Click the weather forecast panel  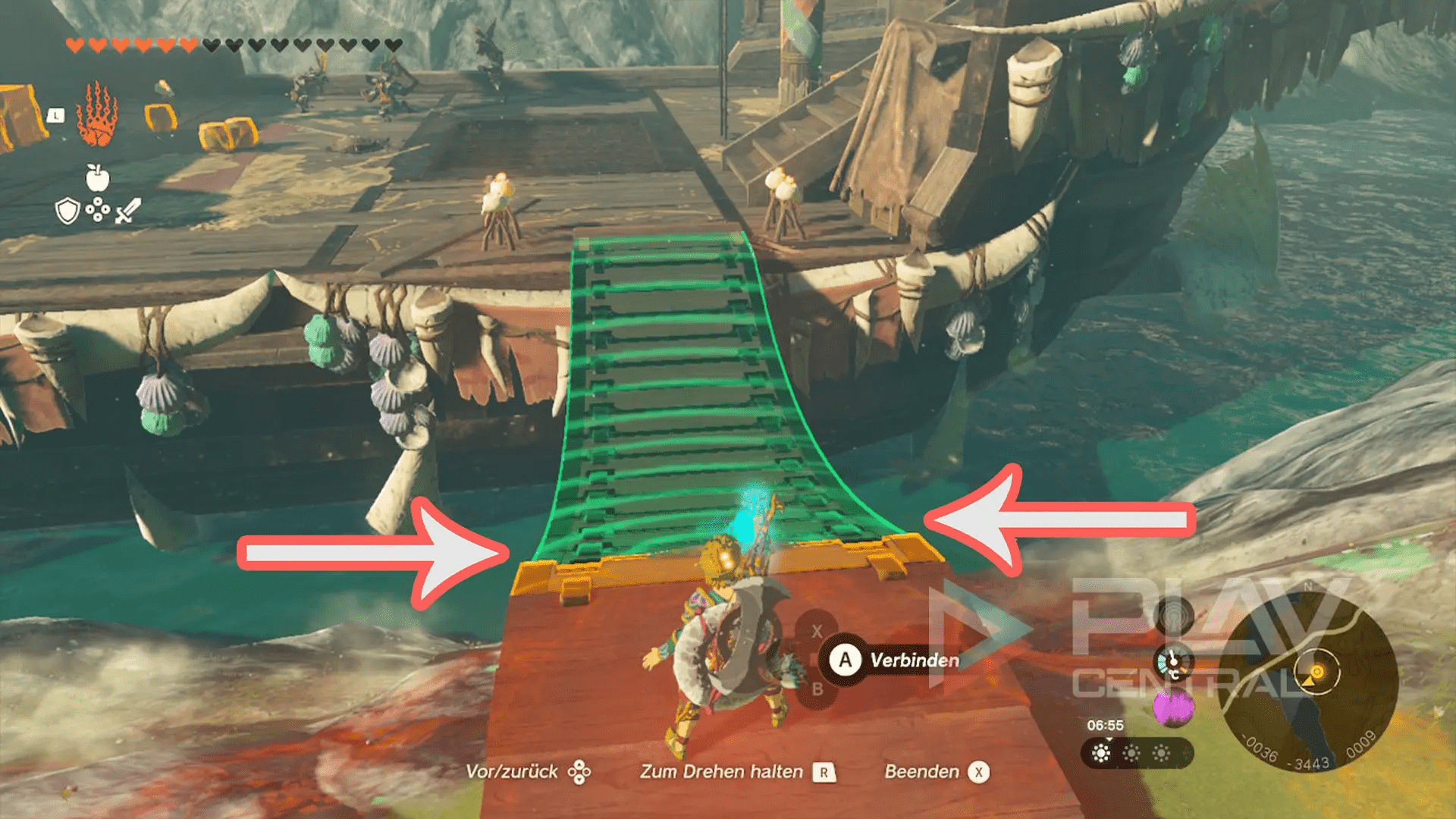coord(1136,753)
